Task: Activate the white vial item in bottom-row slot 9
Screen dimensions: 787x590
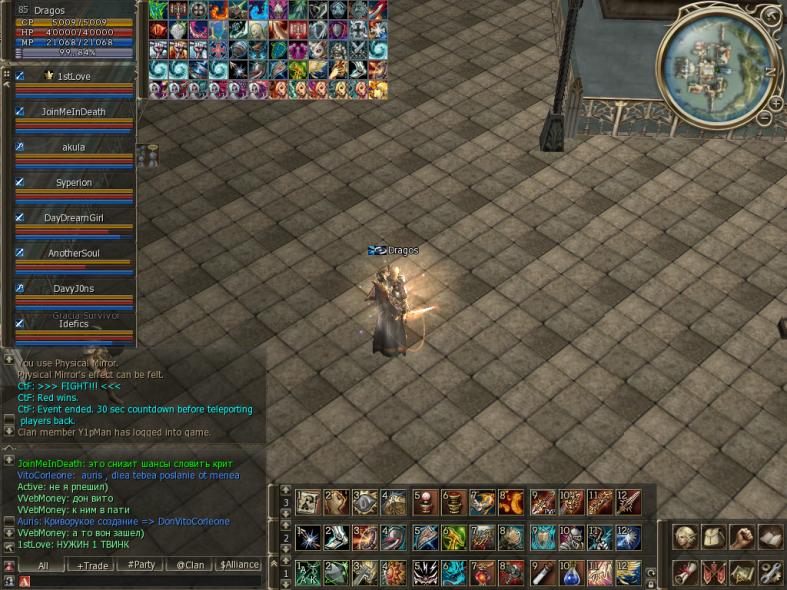Action: (x=541, y=573)
